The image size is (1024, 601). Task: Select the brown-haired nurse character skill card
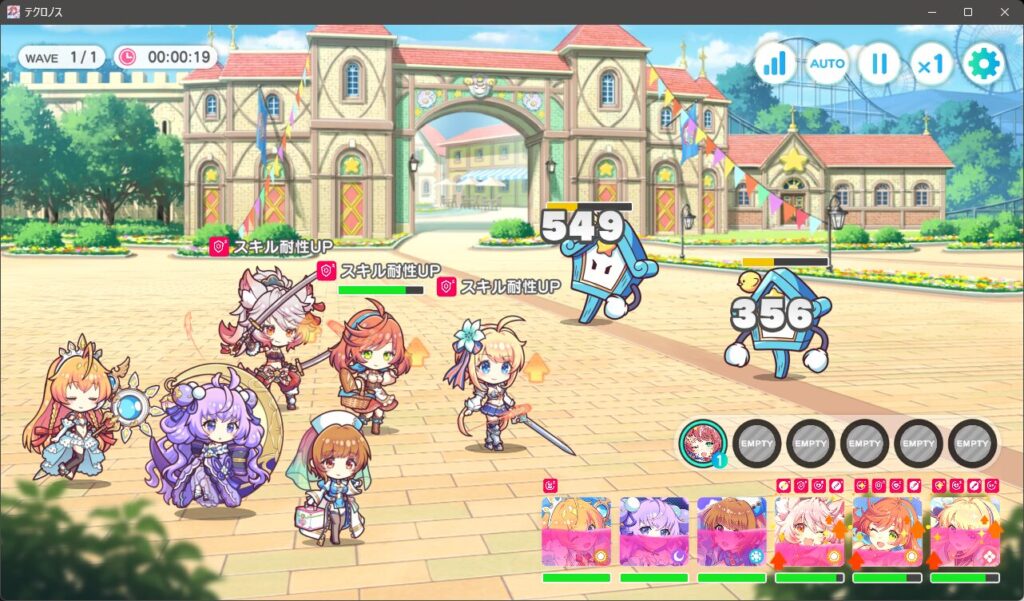tap(731, 532)
